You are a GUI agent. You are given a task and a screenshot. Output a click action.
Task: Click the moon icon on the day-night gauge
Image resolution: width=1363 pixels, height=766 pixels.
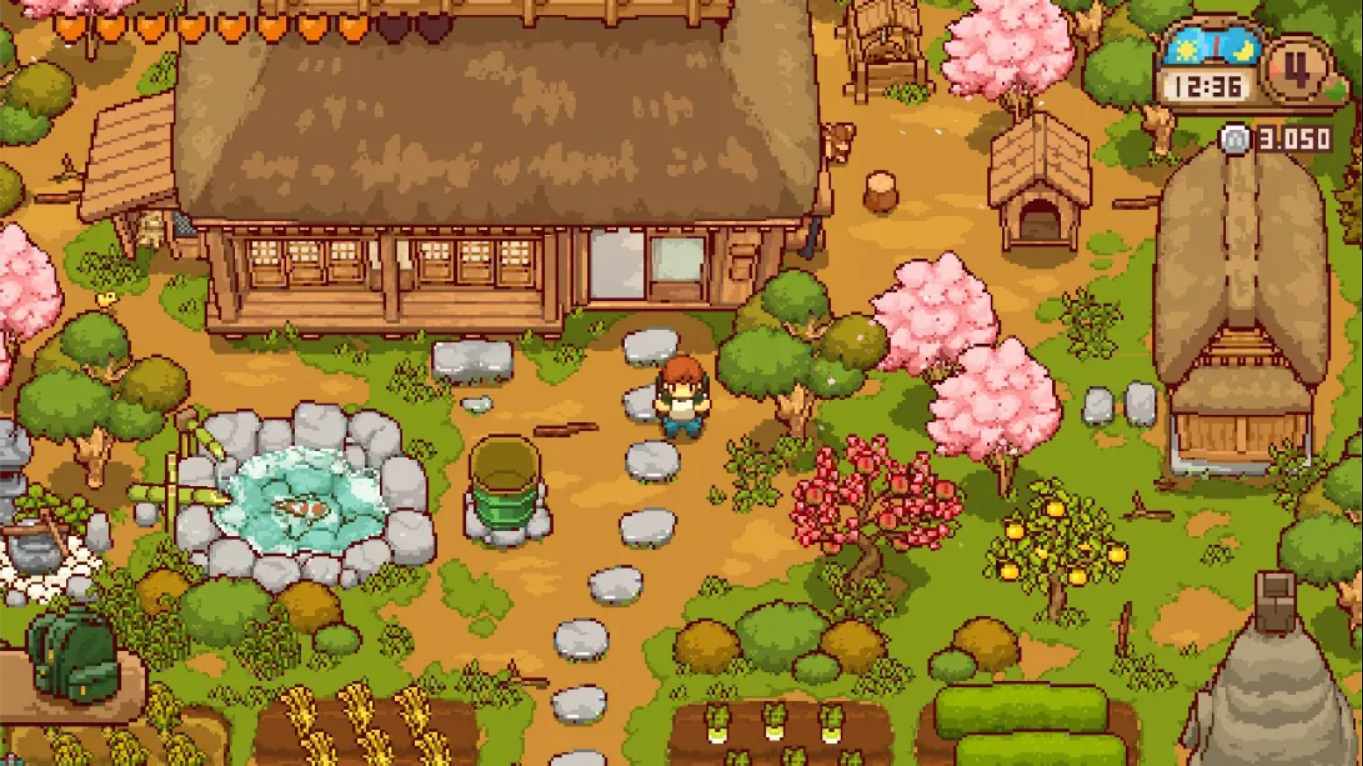coord(1242,52)
